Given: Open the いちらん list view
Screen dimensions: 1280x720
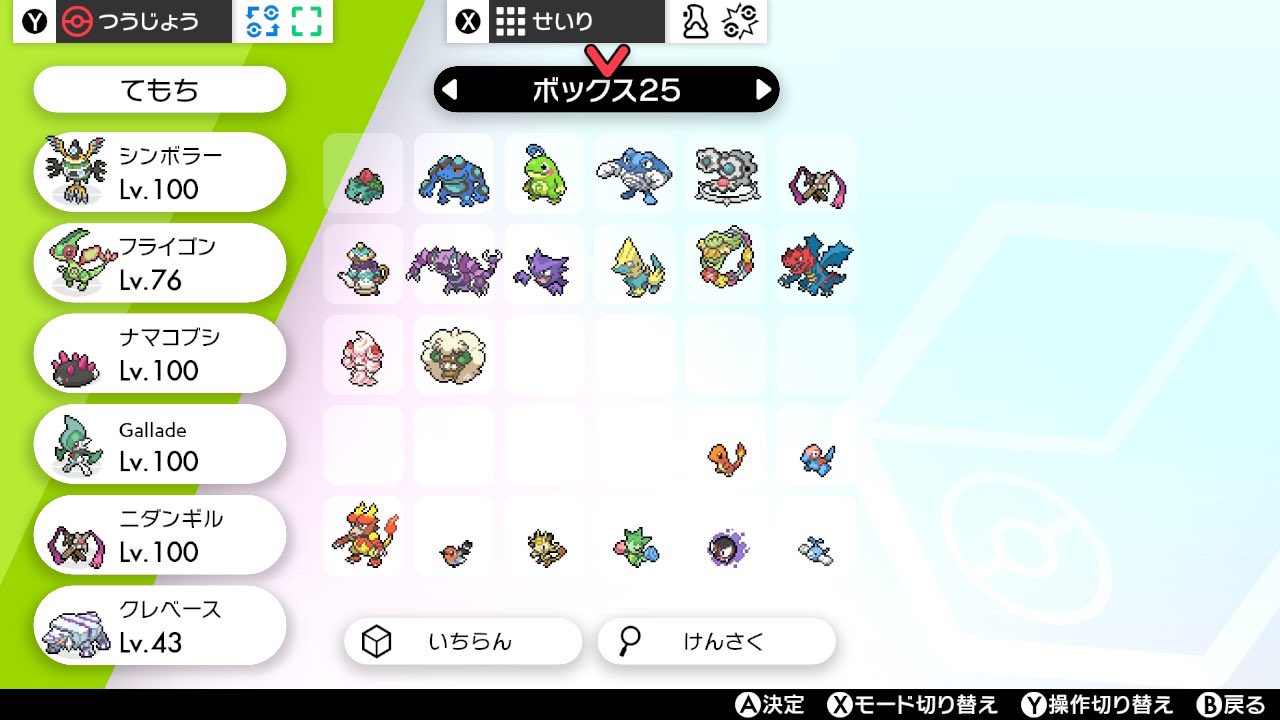Looking at the screenshot, I should [462, 641].
